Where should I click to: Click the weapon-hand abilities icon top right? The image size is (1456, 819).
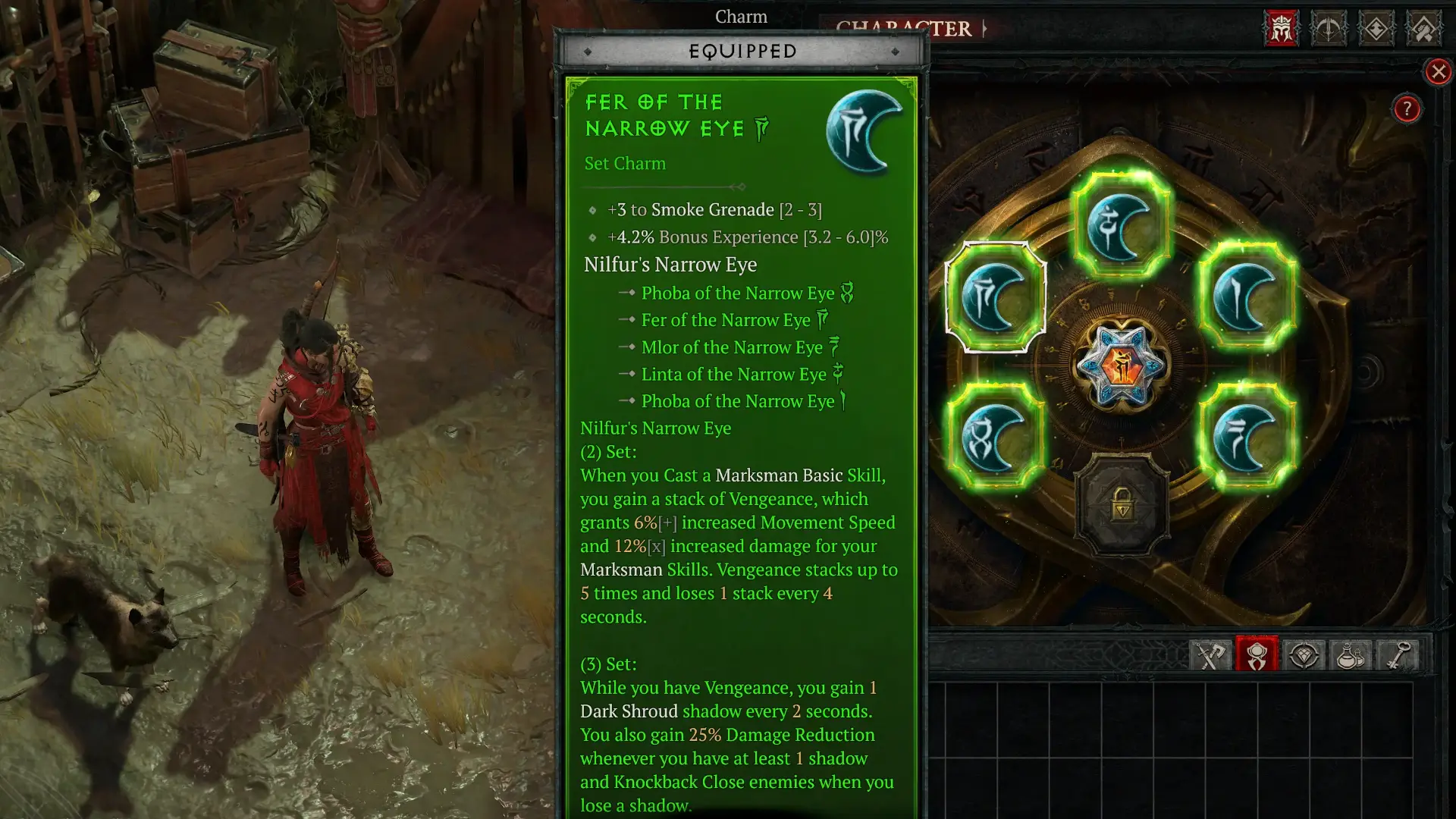pyautogui.click(x=1425, y=27)
